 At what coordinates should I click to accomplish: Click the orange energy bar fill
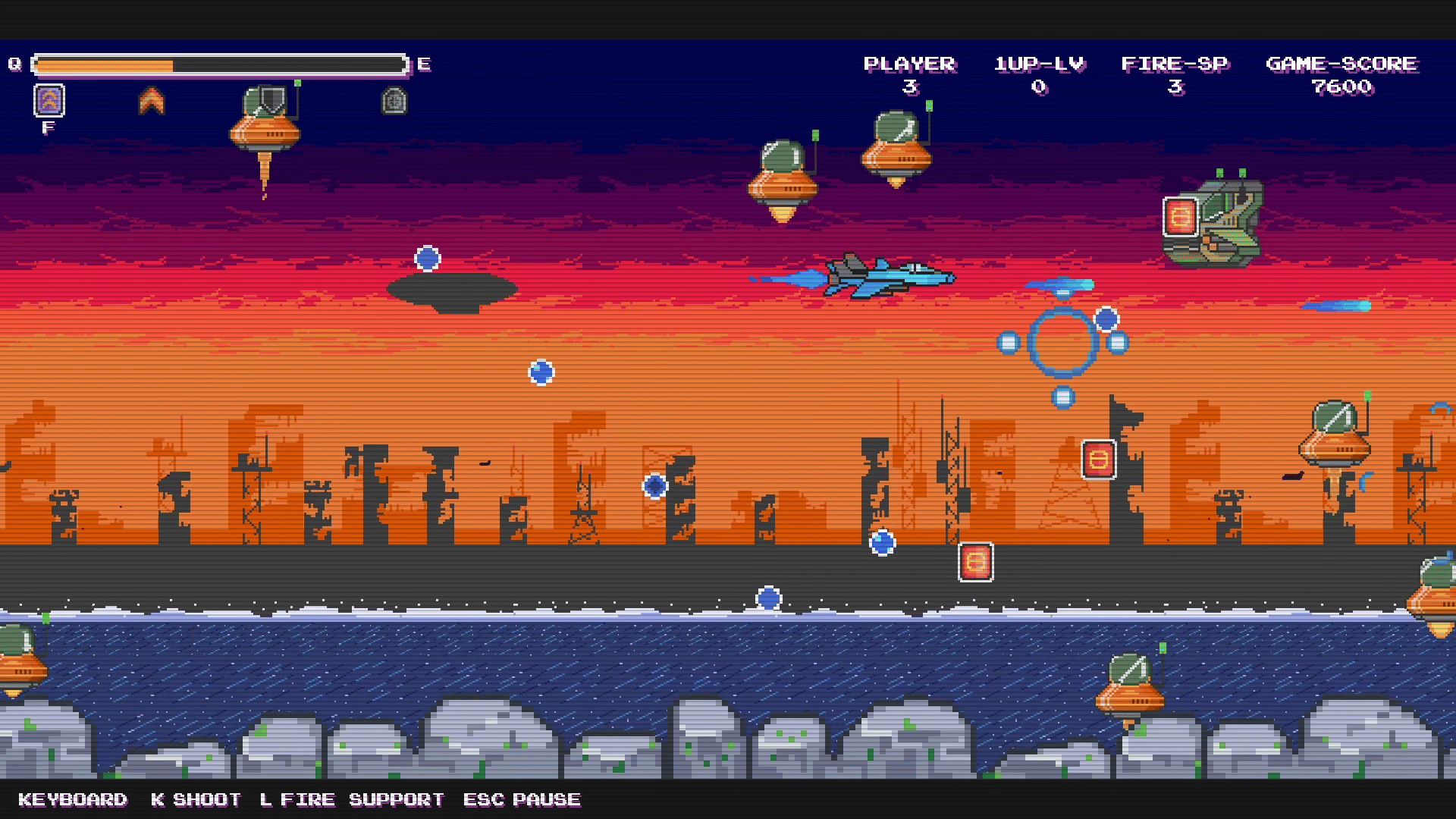tap(106, 65)
